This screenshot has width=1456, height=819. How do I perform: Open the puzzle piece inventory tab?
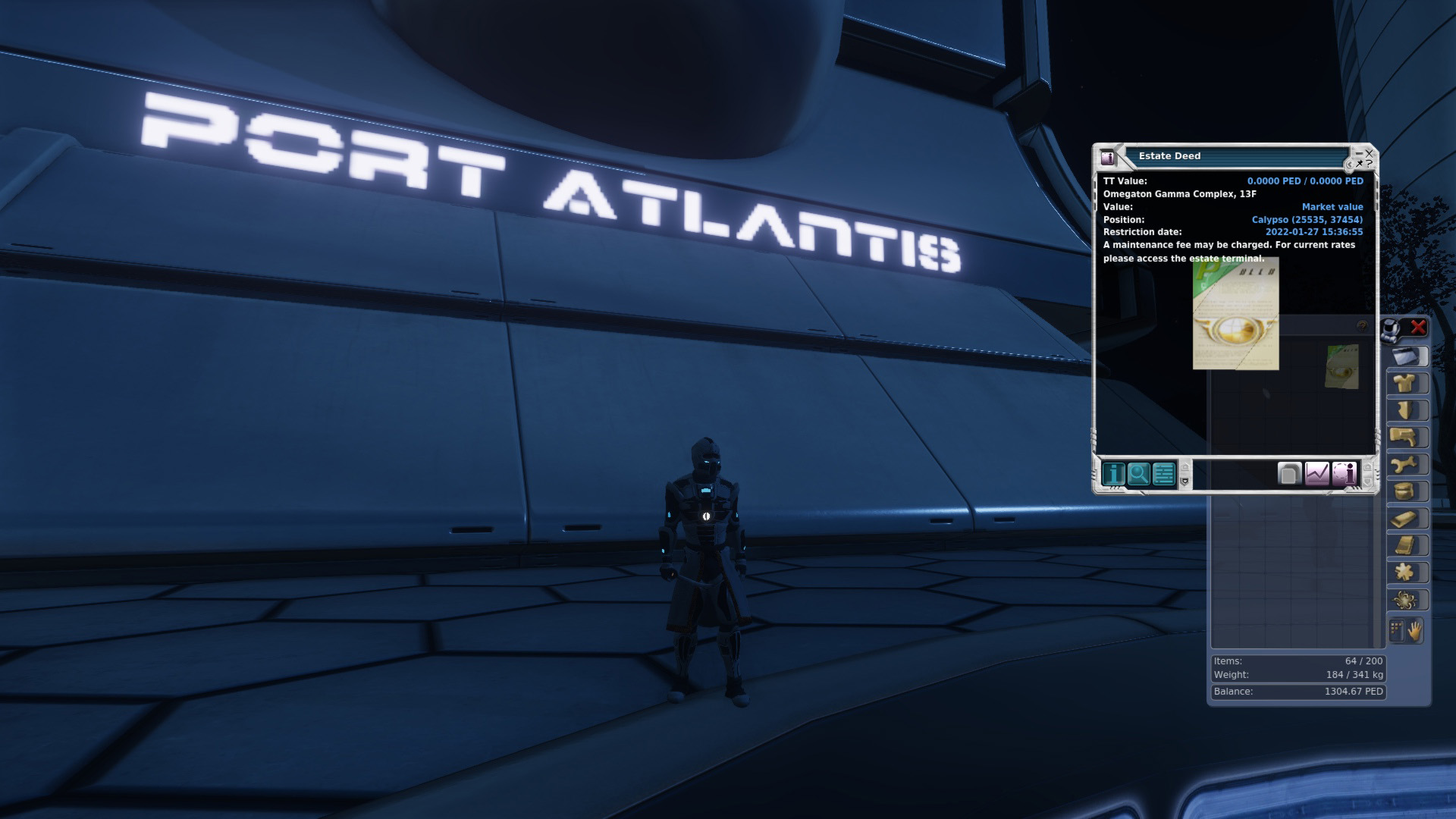(1407, 573)
